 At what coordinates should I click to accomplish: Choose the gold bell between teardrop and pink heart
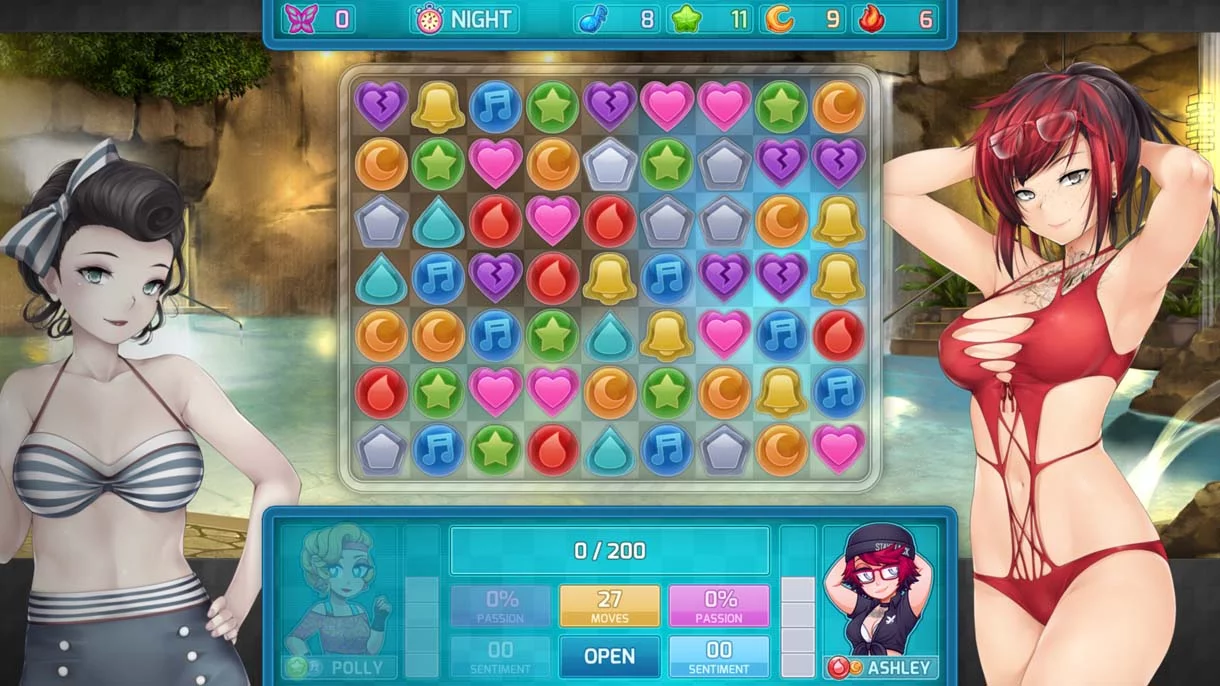pyautogui.click(x=667, y=335)
